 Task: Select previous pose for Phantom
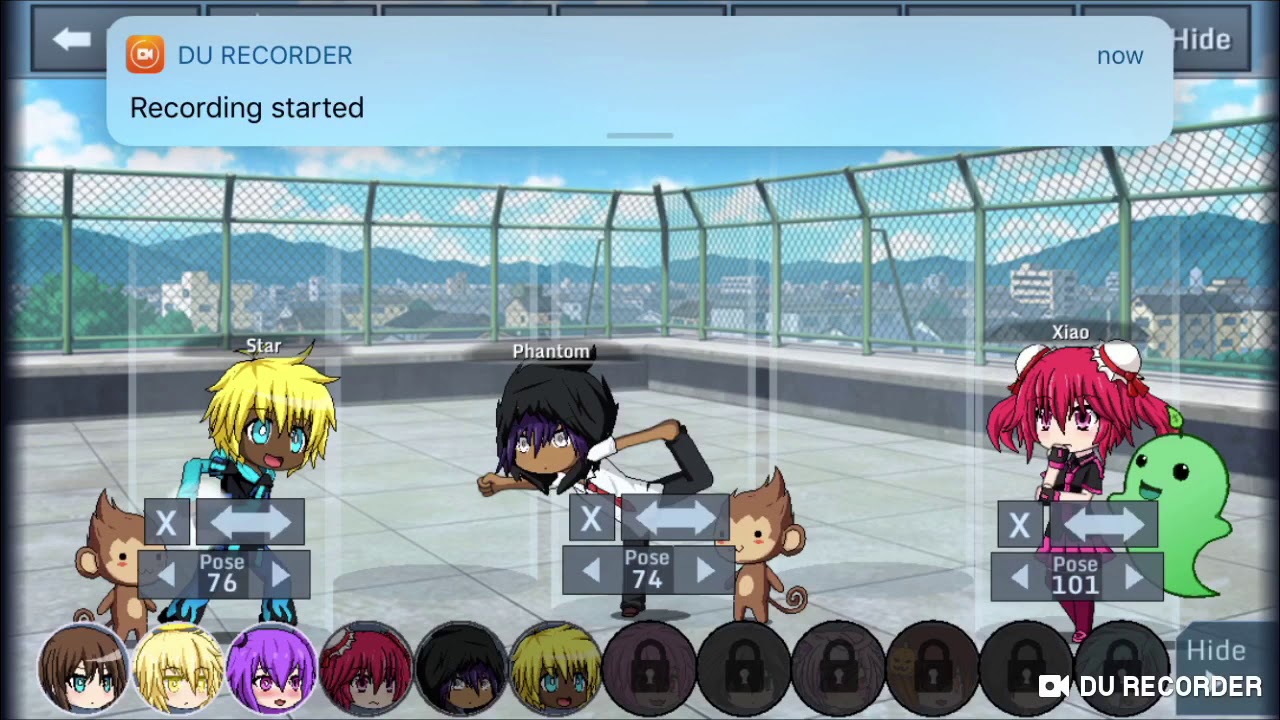pos(591,571)
